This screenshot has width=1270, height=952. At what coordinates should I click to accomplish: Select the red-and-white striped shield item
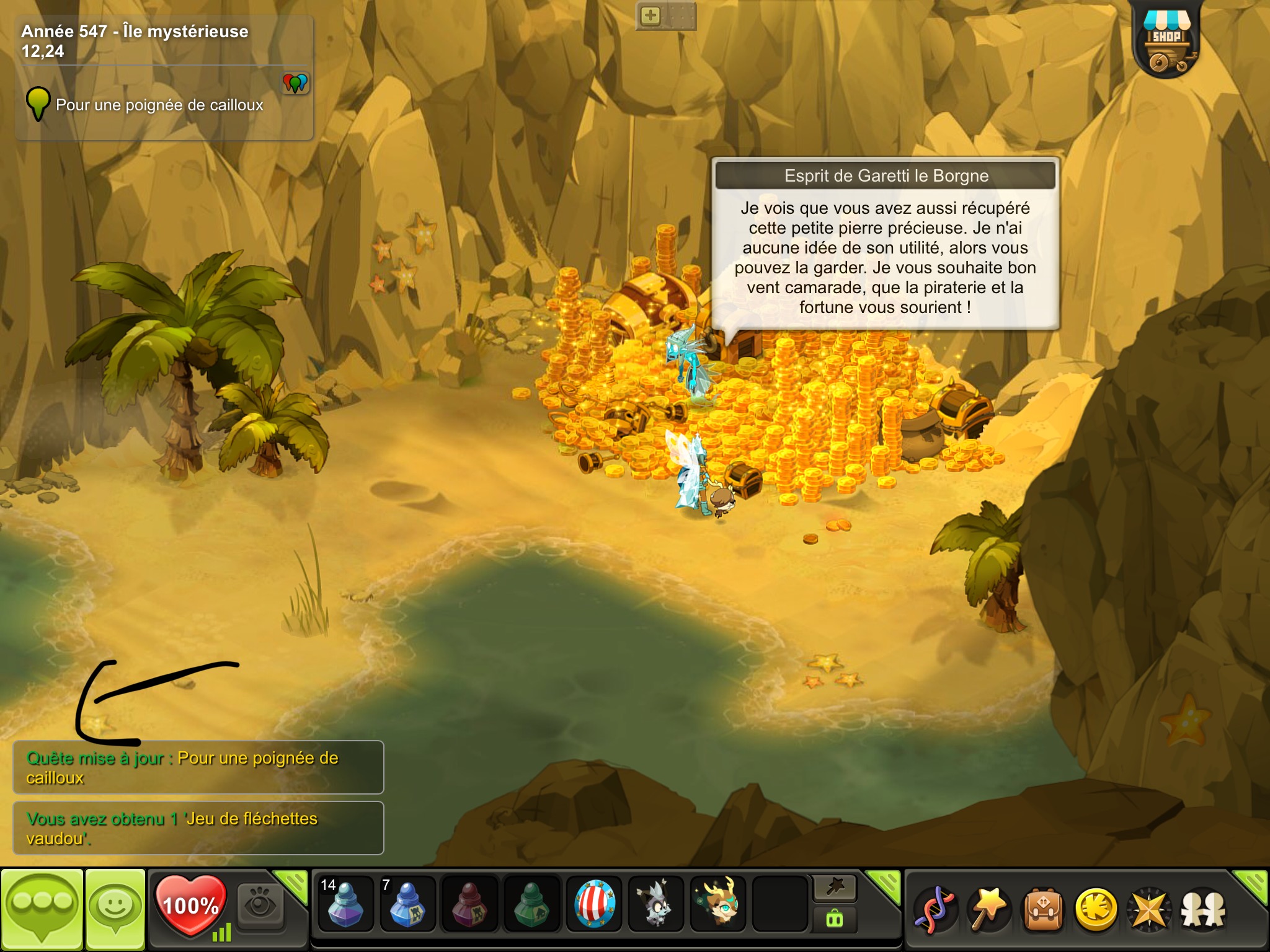click(x=594, y=904)
